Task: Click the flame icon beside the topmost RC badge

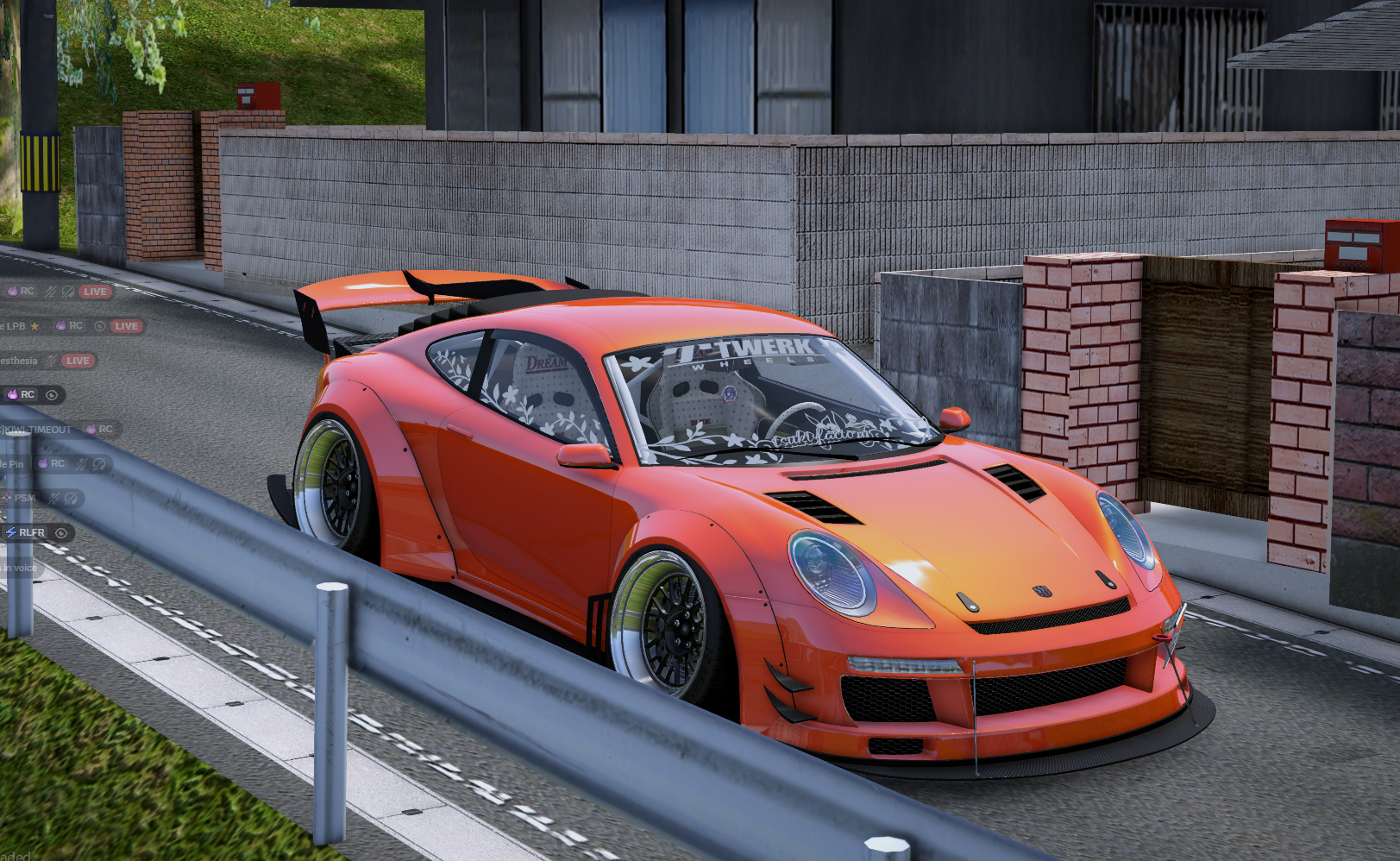Action: coord(12,291)
